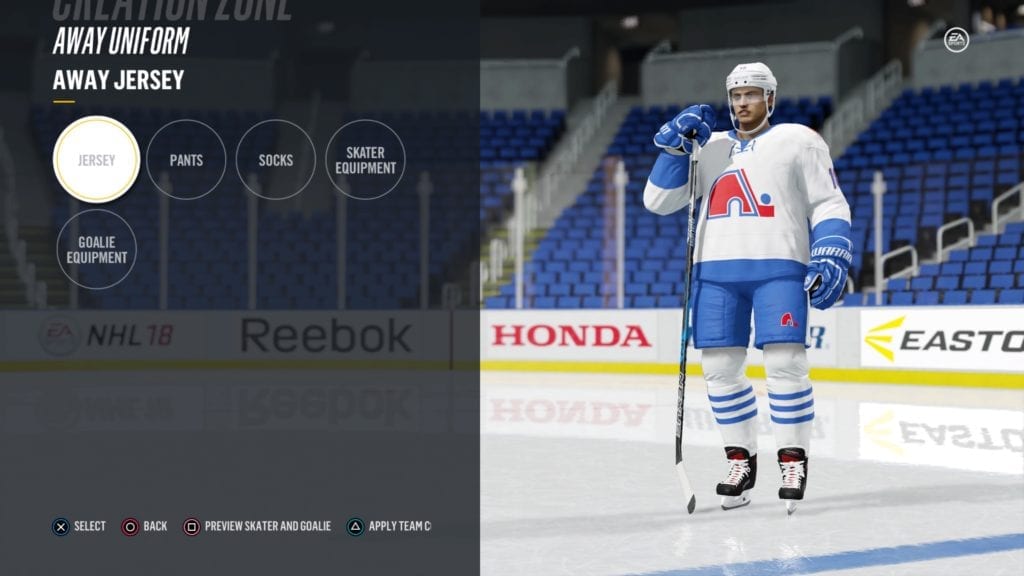Select the Jersey circle option
The width and height of the screenshot is (1024, 576).
(x=96, y=160)
